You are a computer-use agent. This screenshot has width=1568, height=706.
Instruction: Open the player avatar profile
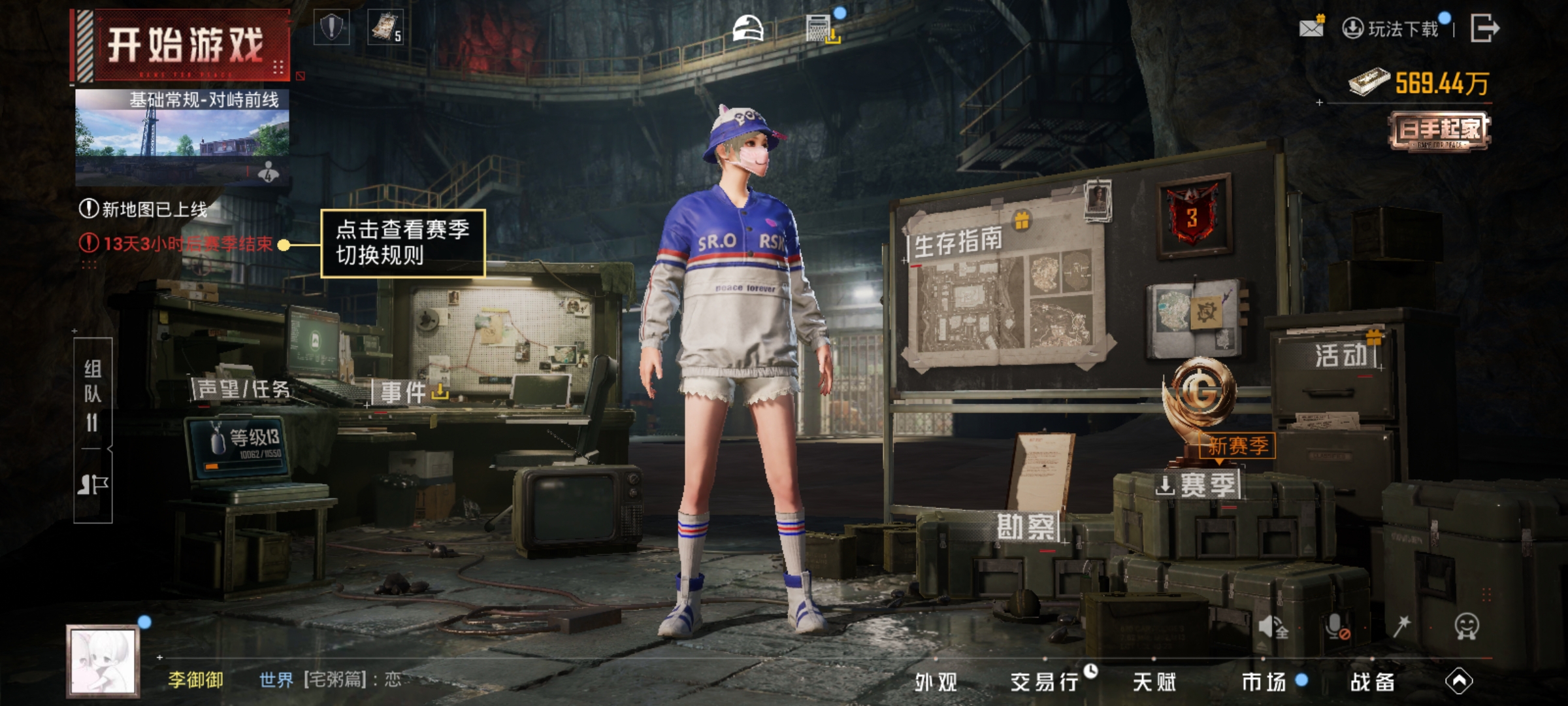(x=103, y=660)
